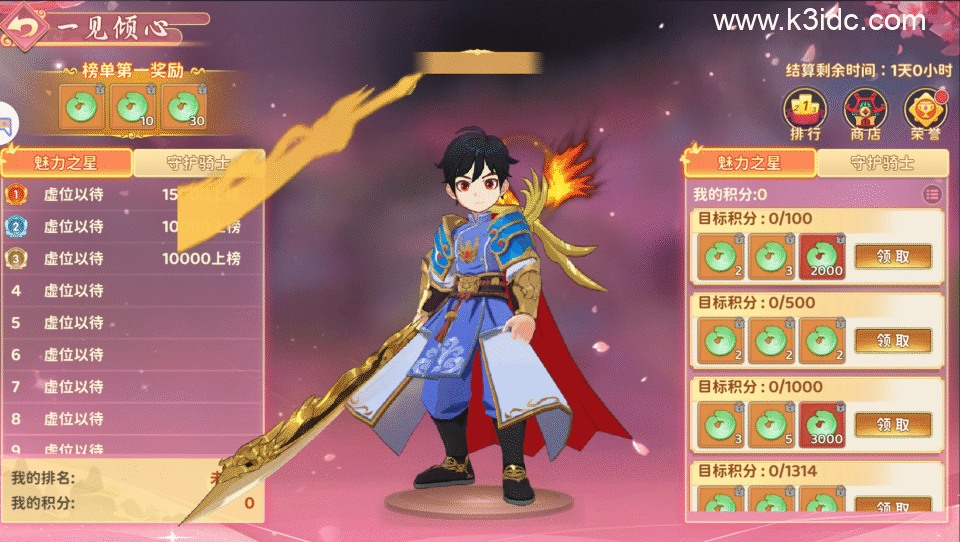Select left panel 魅力之星 tab
The image size is (960, 542).
pos(67,164)
